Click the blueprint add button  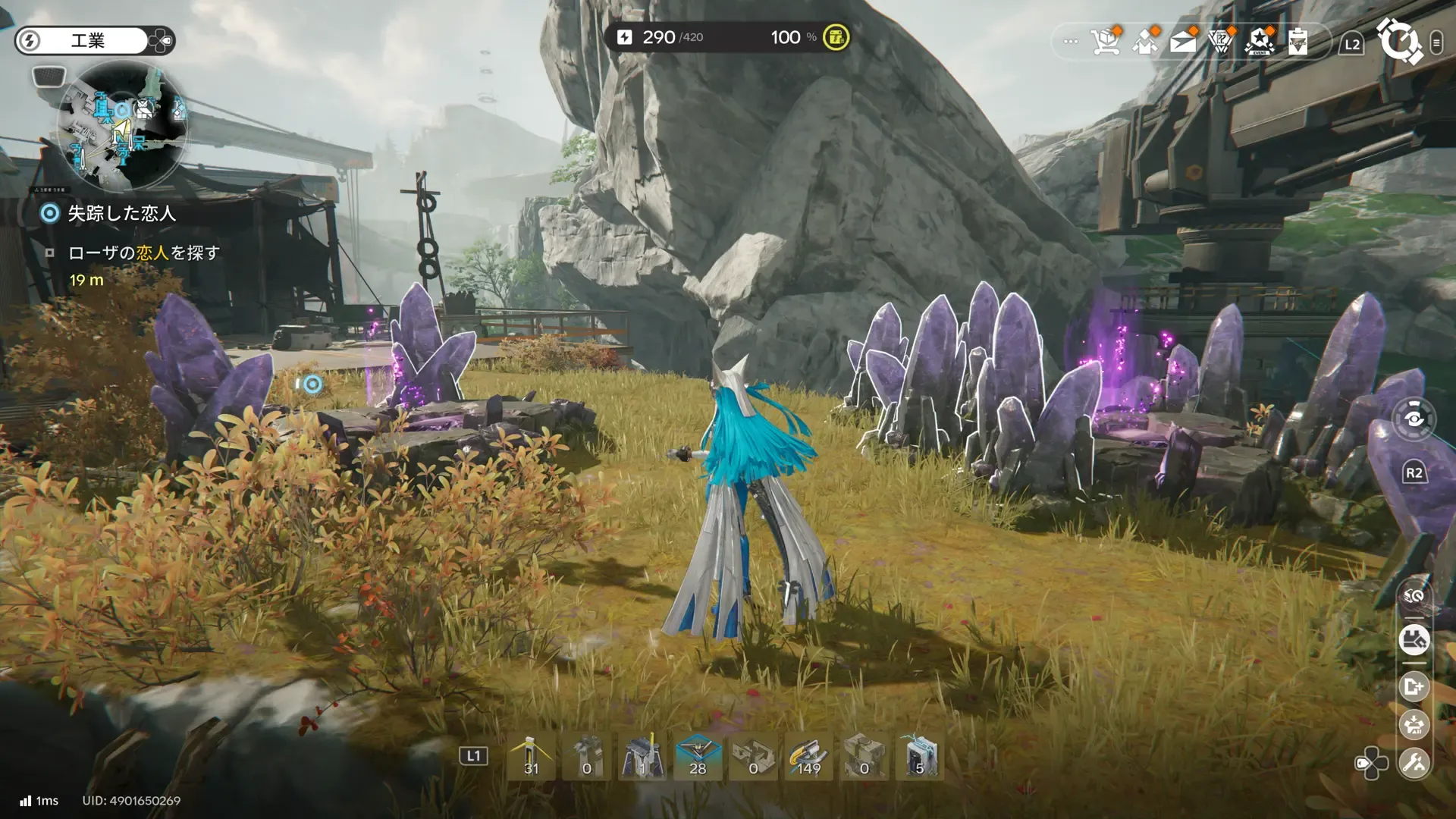(1414, 687)
